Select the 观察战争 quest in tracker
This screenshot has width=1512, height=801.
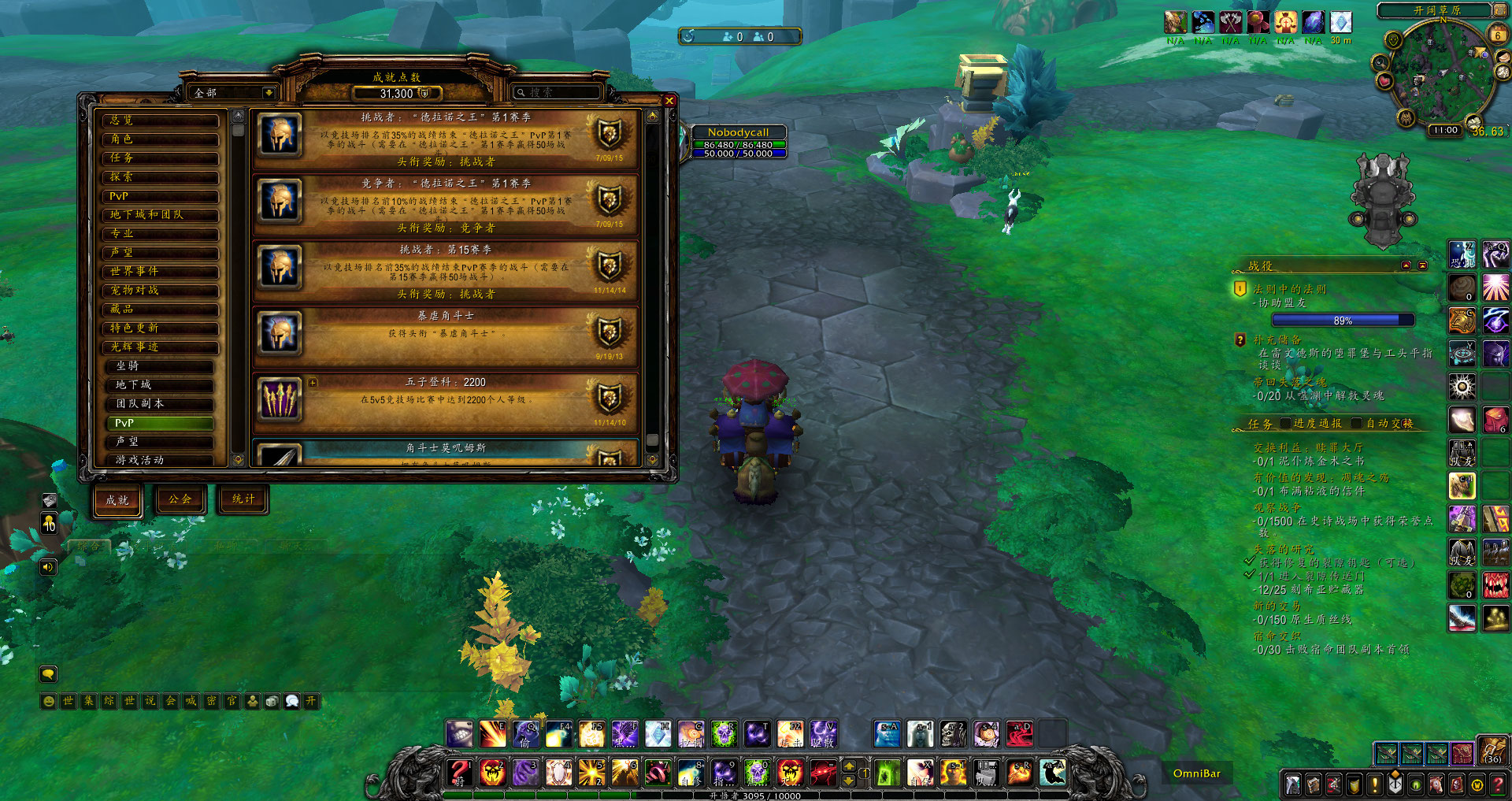pyautogui.click(x=1277, y=508)
